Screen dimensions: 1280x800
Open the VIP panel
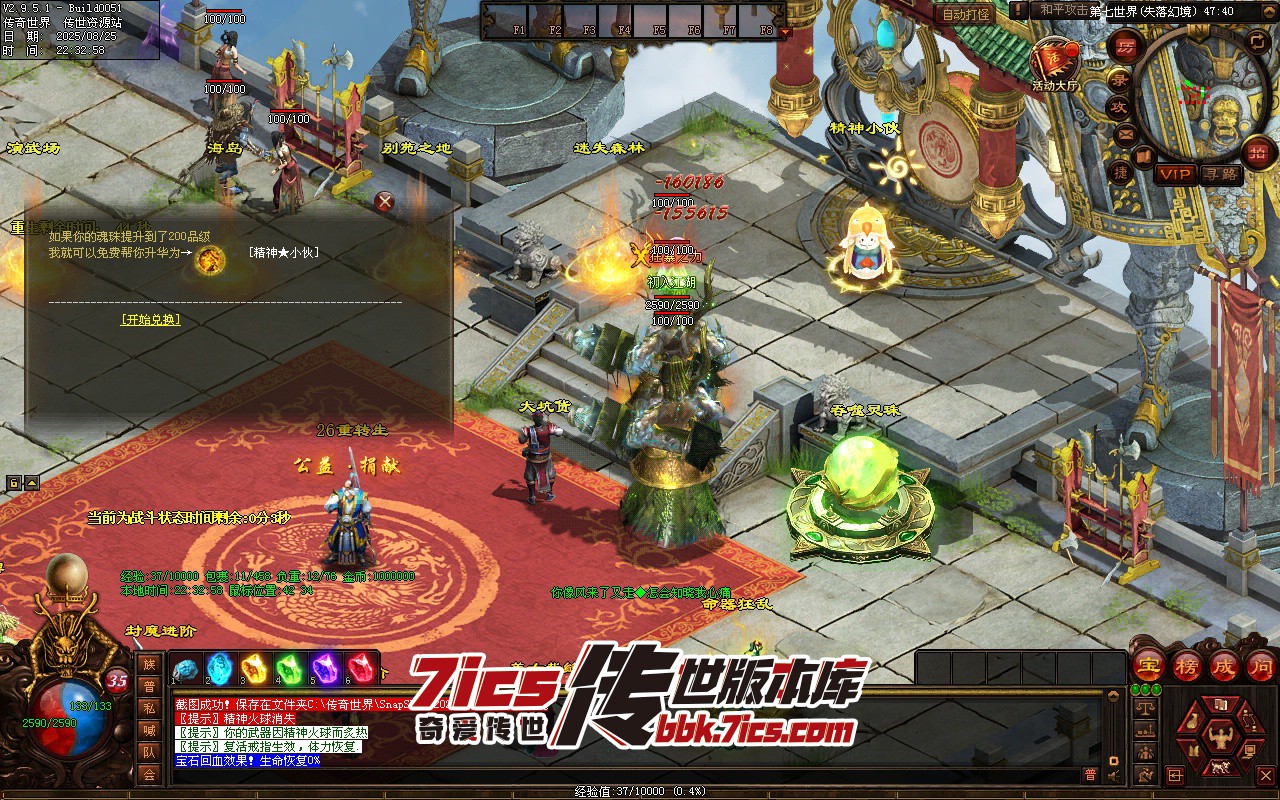tap(1175, 174)
